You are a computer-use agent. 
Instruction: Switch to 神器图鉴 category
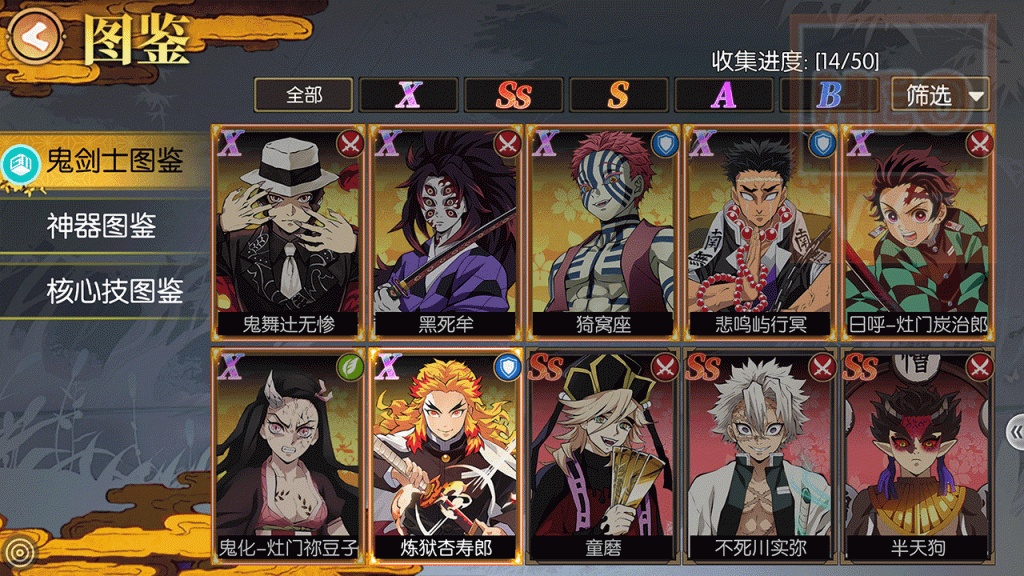[x=100, y=226]
